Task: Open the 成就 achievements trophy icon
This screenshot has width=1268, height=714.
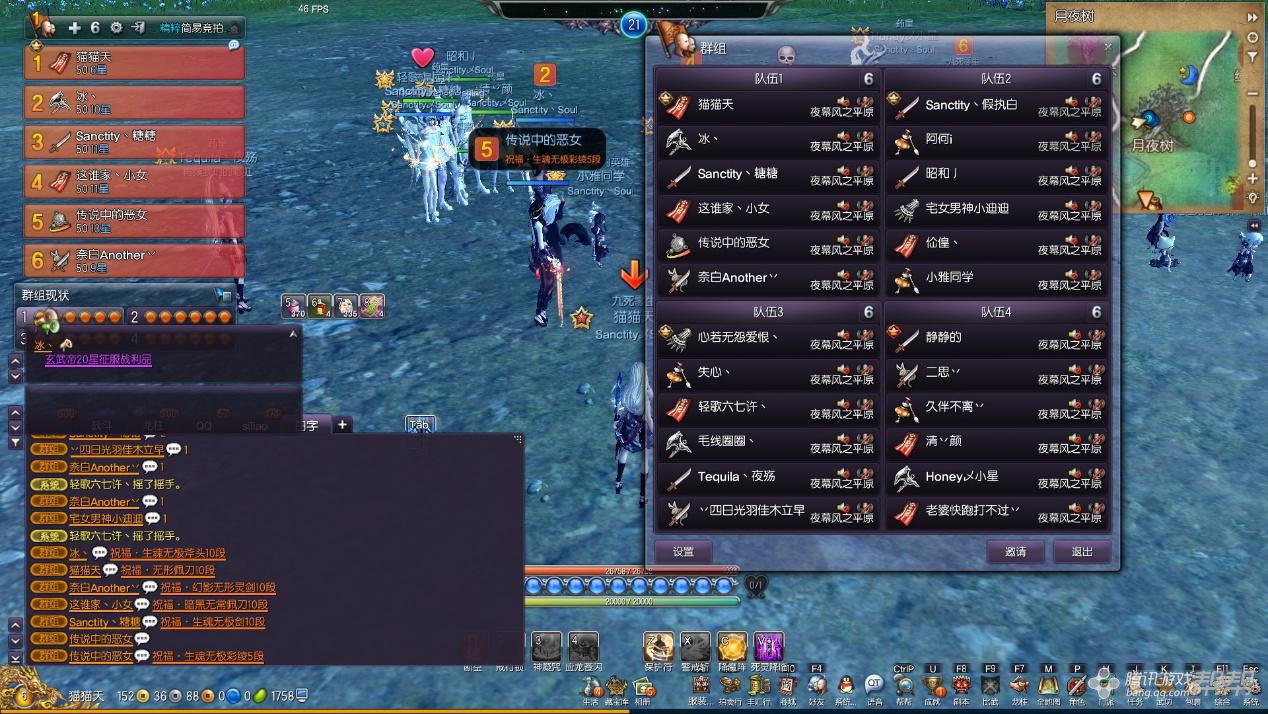Action: tap(933, 686)
